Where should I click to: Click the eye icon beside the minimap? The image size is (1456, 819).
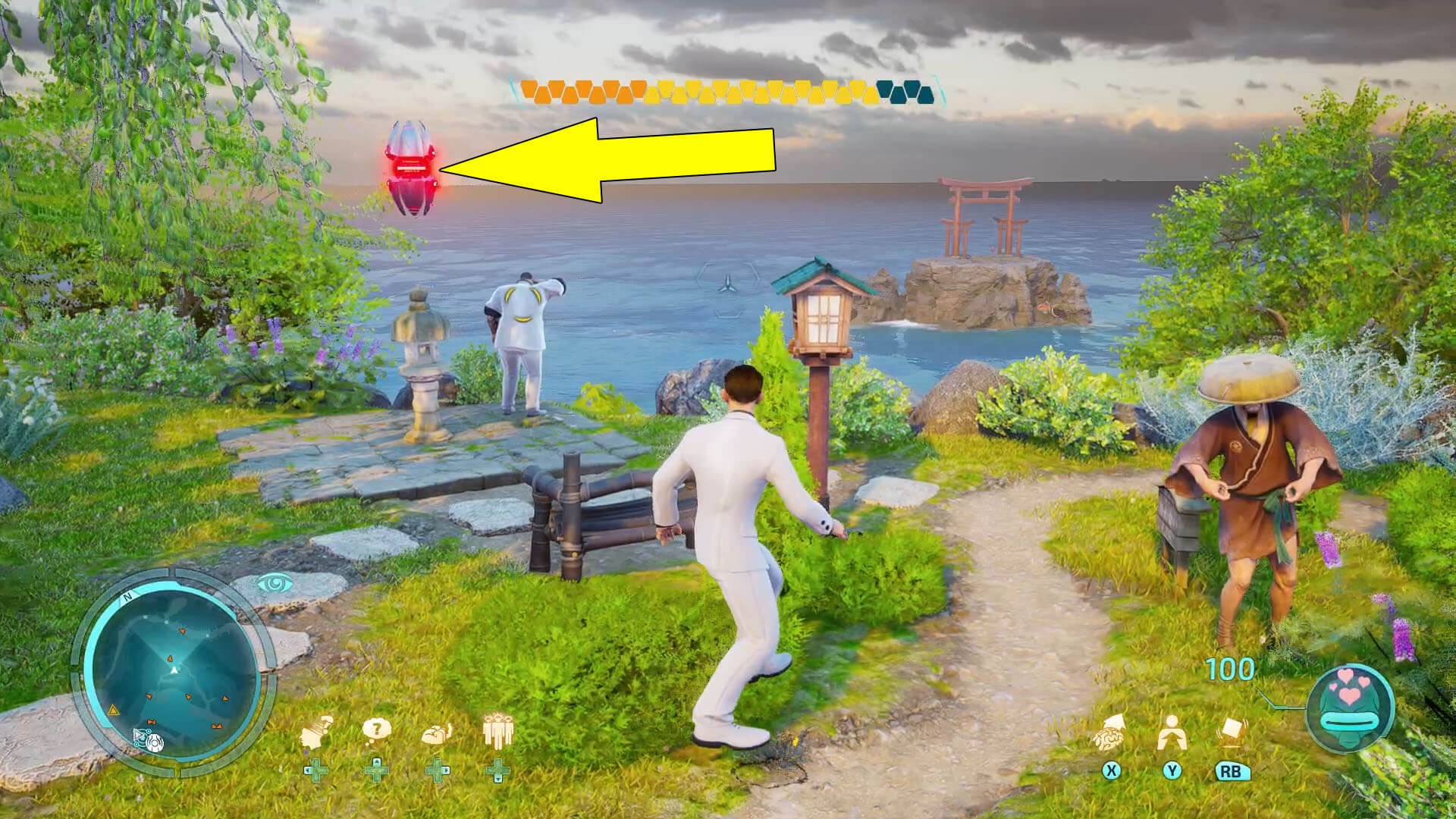click(274, 582)
